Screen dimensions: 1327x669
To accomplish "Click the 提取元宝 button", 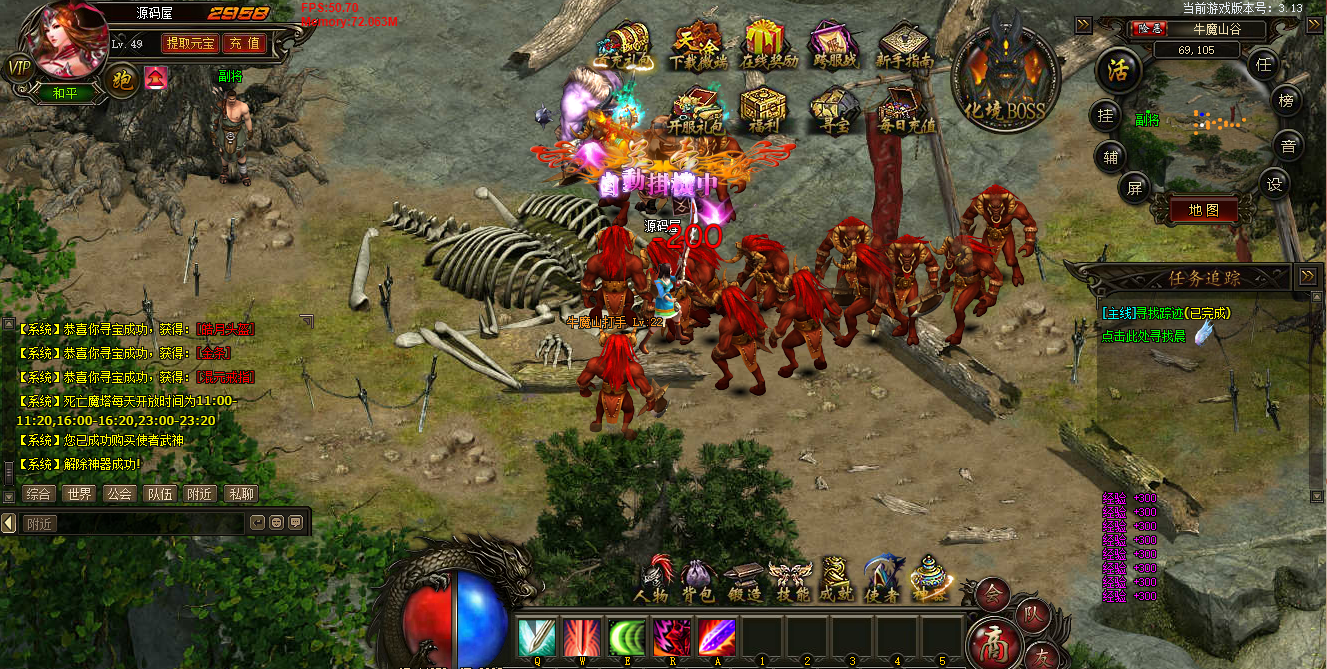I will (x=190, y=43).
